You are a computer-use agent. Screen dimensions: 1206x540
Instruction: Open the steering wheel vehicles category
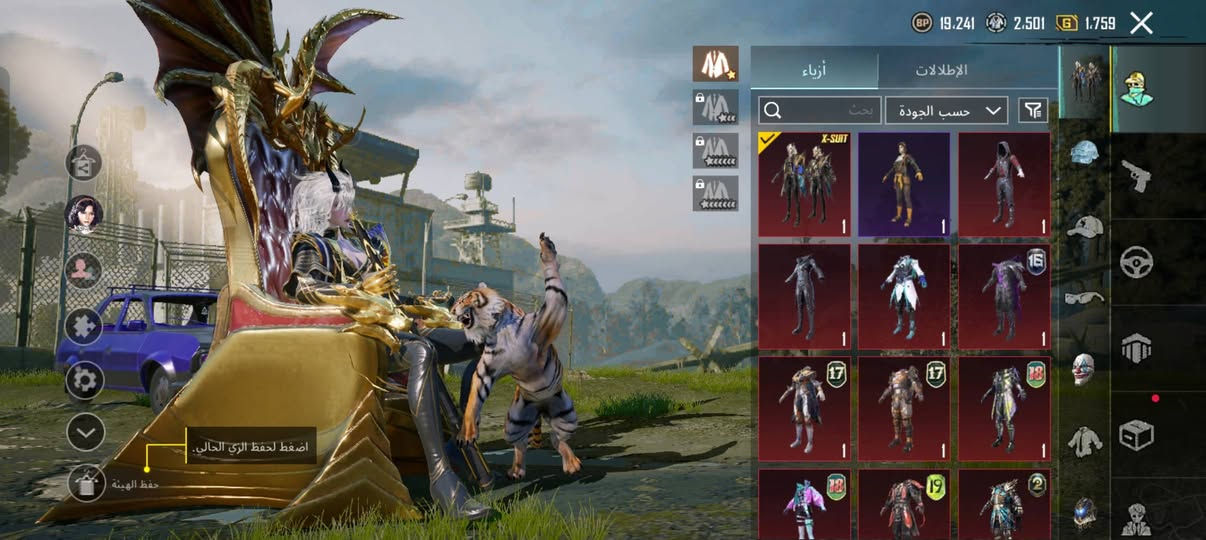(x=1136, y=262)
